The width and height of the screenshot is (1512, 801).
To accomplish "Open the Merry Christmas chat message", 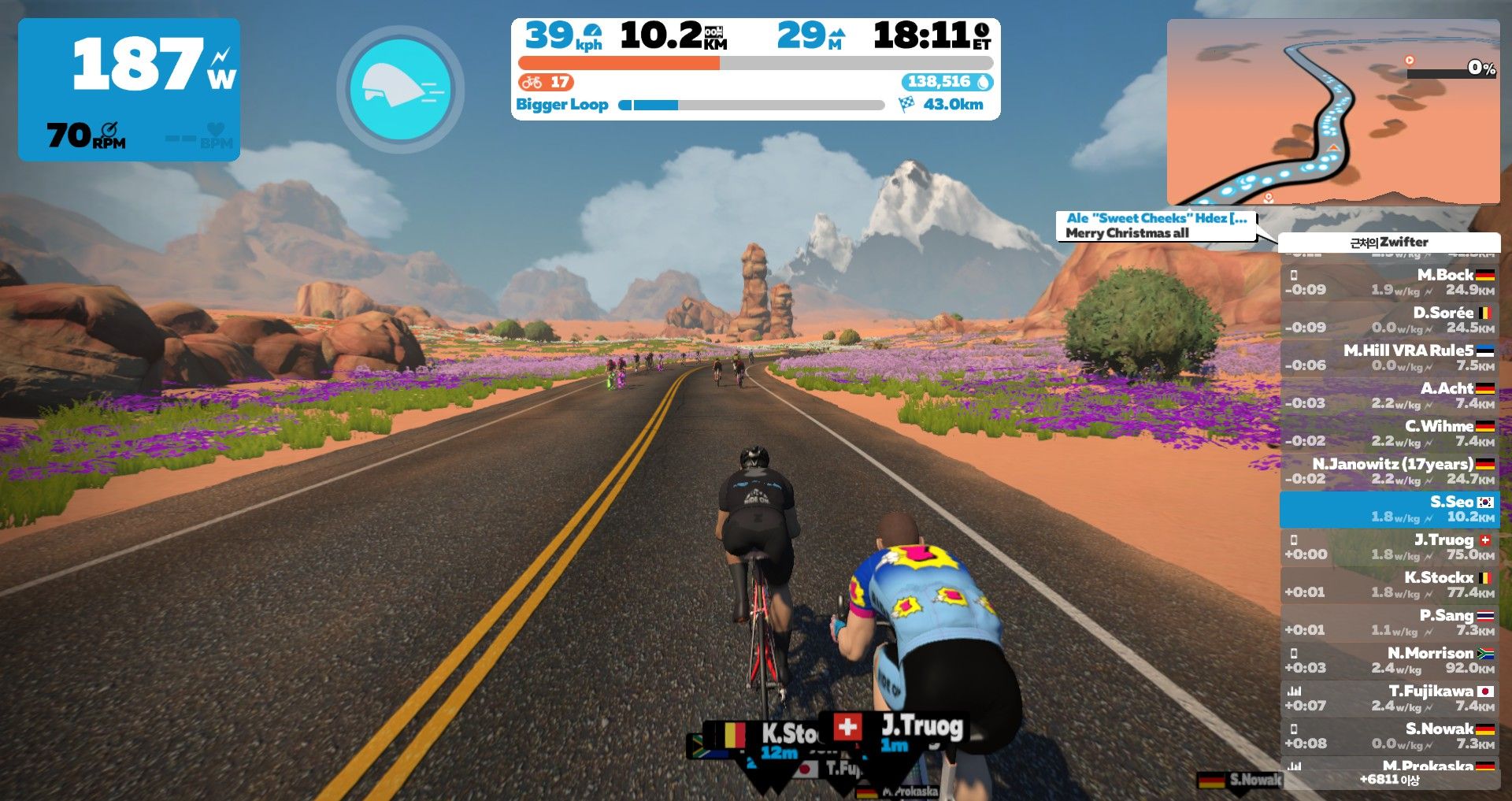I will tap(1155, 225).
